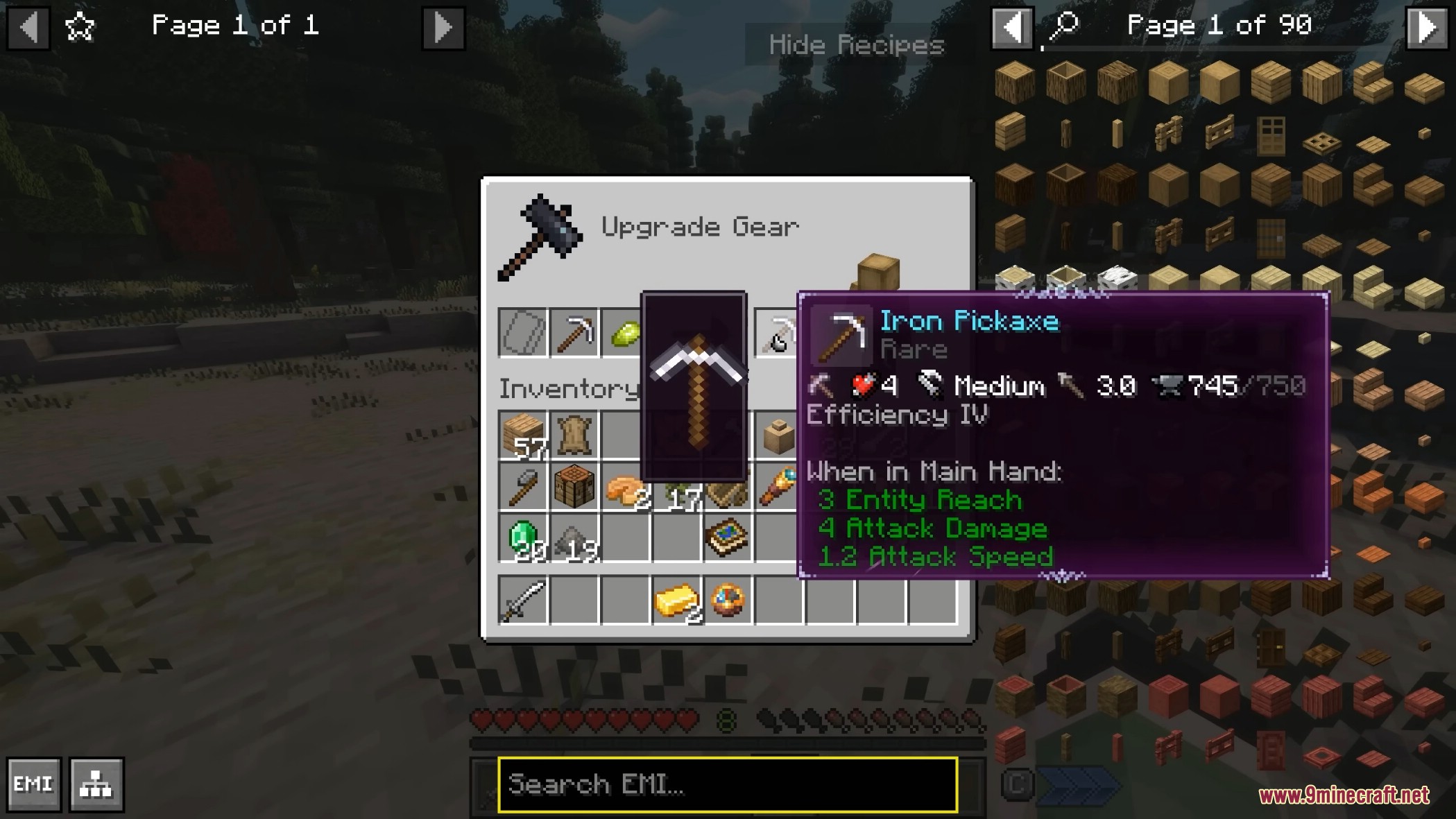Select the map book in inventory
The height and width of the screenshot is (819, 1456).
(727, 538)
